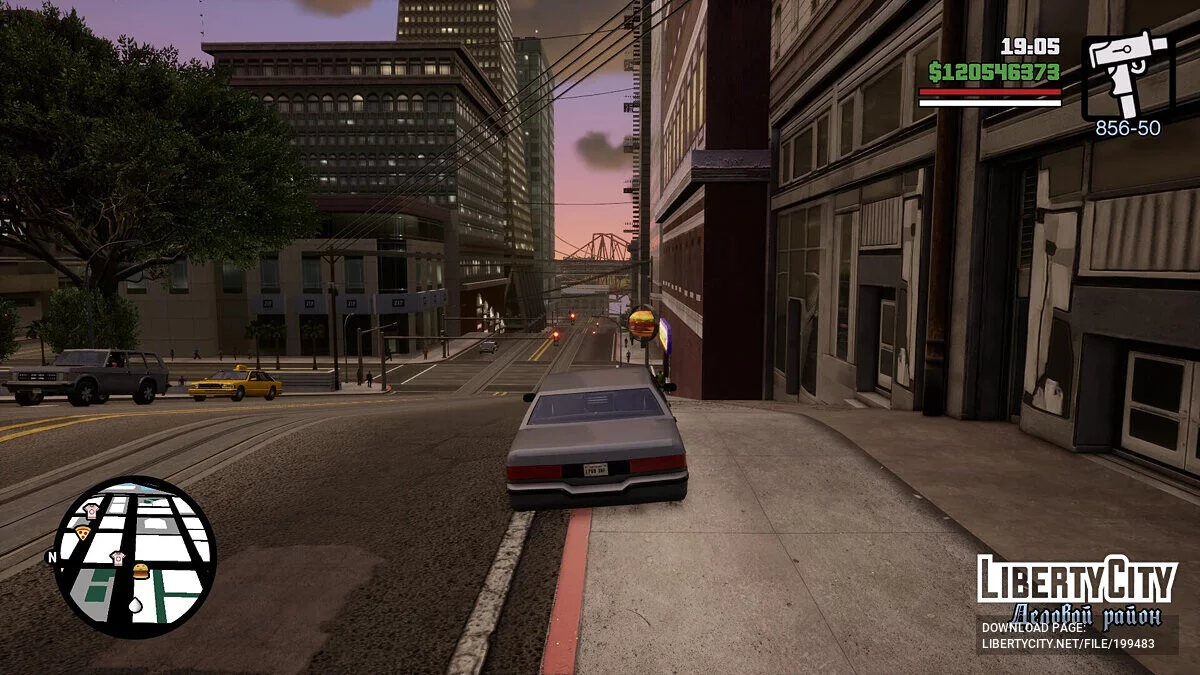Select the burger marker on the radar

pyautogui.click(x=140, y=571)
